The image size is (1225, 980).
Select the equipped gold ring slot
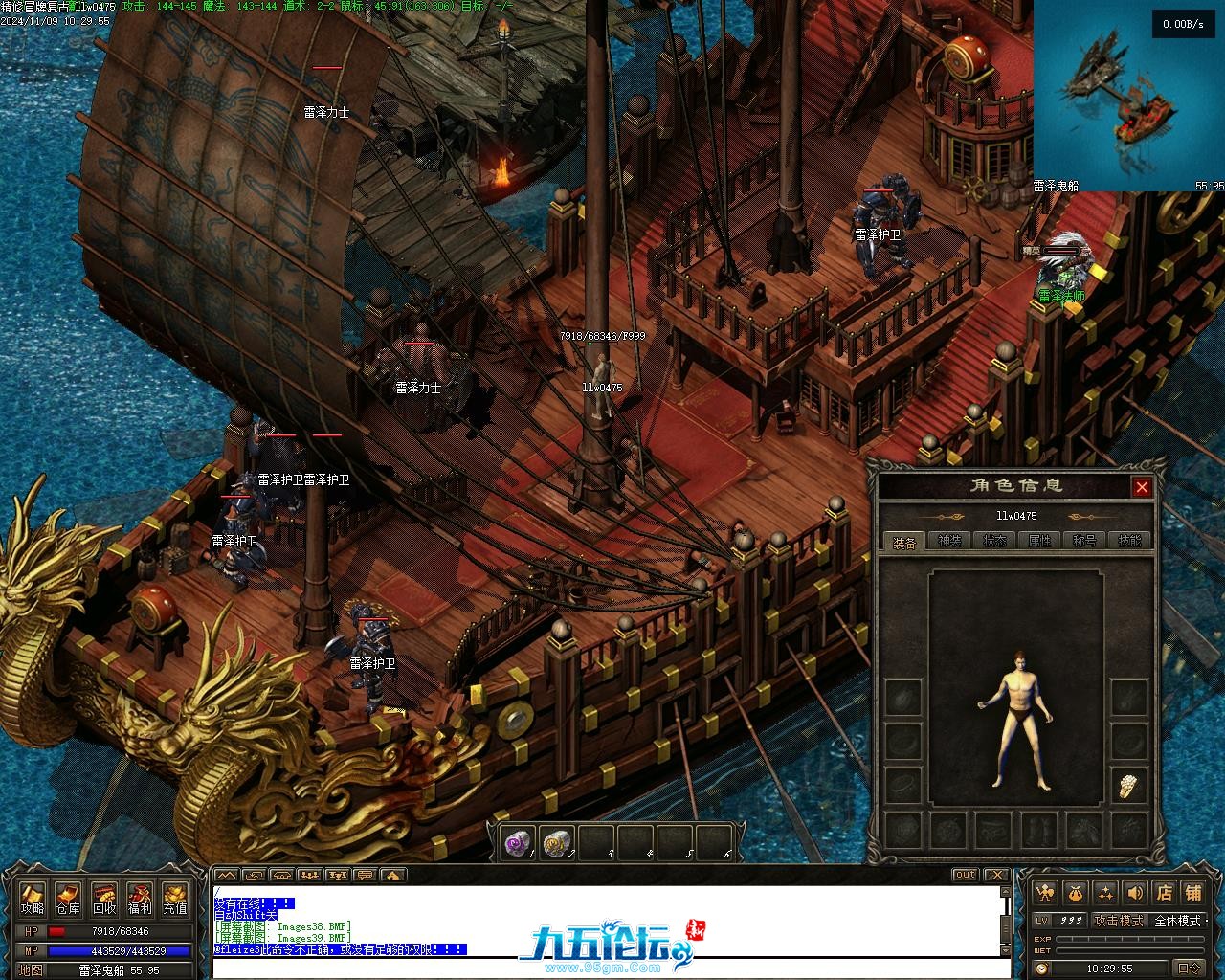(1130, 786)
